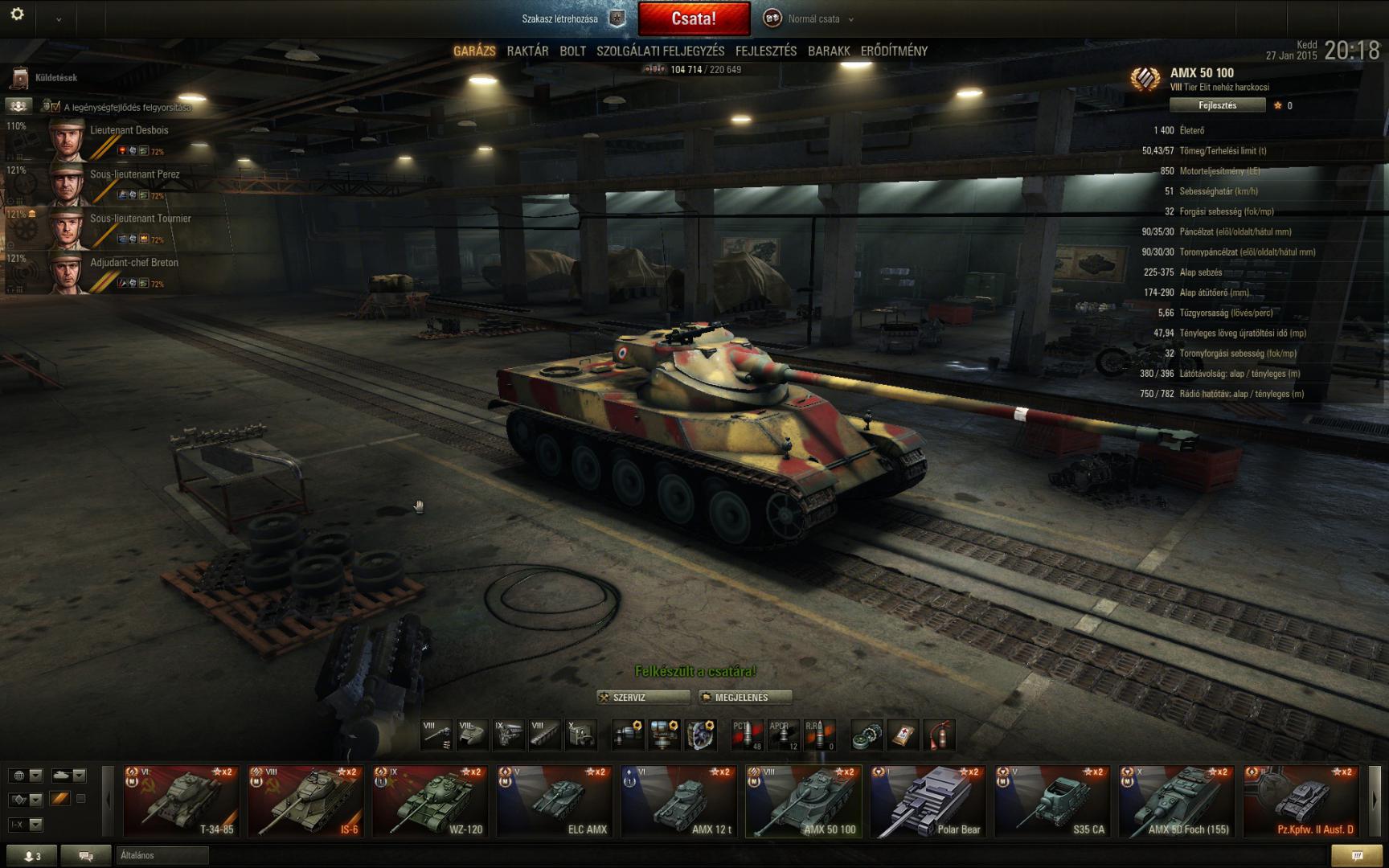Open the BOLT shop tab
The image size is (1389, 868).
(x=572, y=51)
